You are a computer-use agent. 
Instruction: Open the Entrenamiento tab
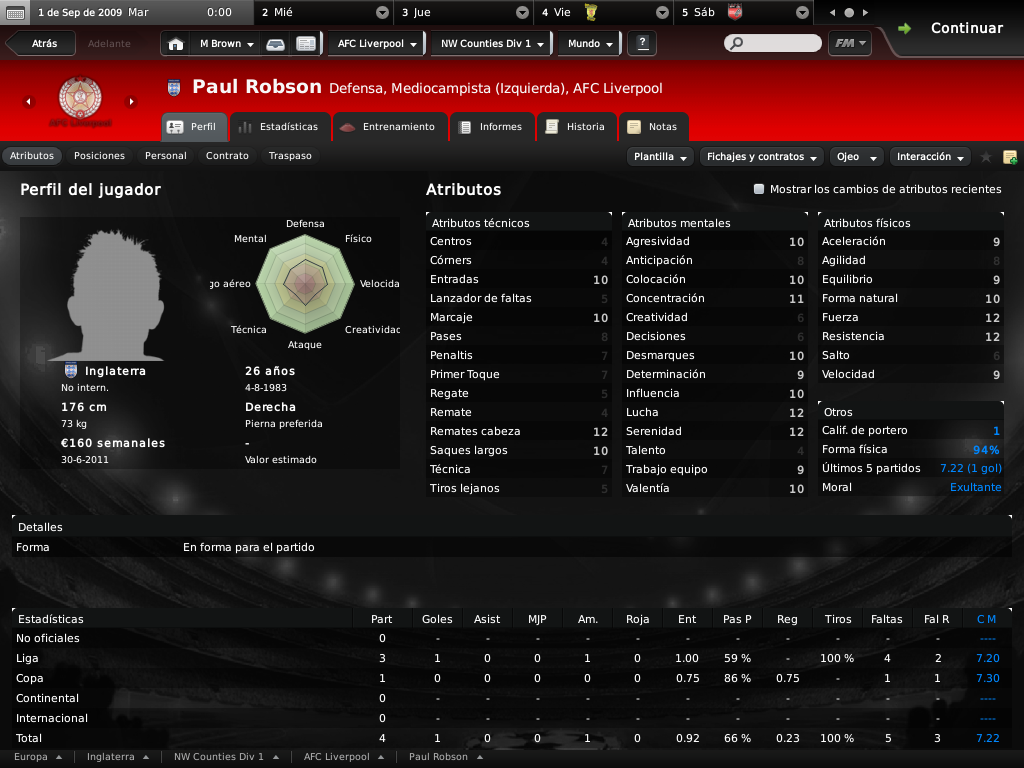tap(388, 127)
